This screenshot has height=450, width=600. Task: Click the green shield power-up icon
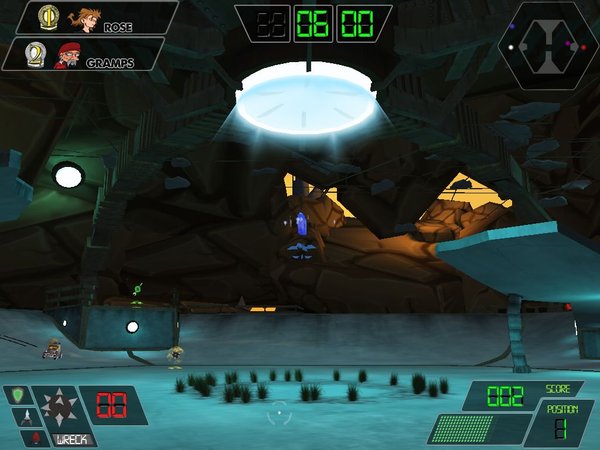17,398
